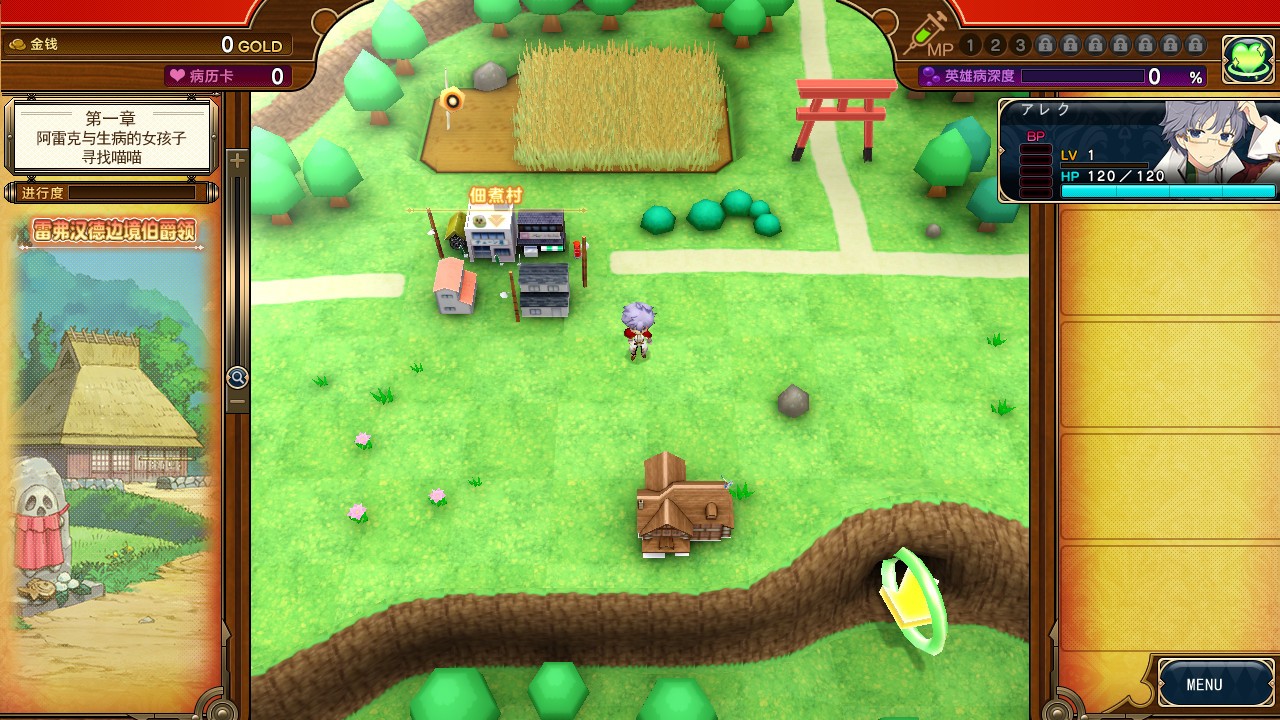This screenshot has height=720, width=1280.
Task: Open the MENU button
Action: [x=1204, y=684]
